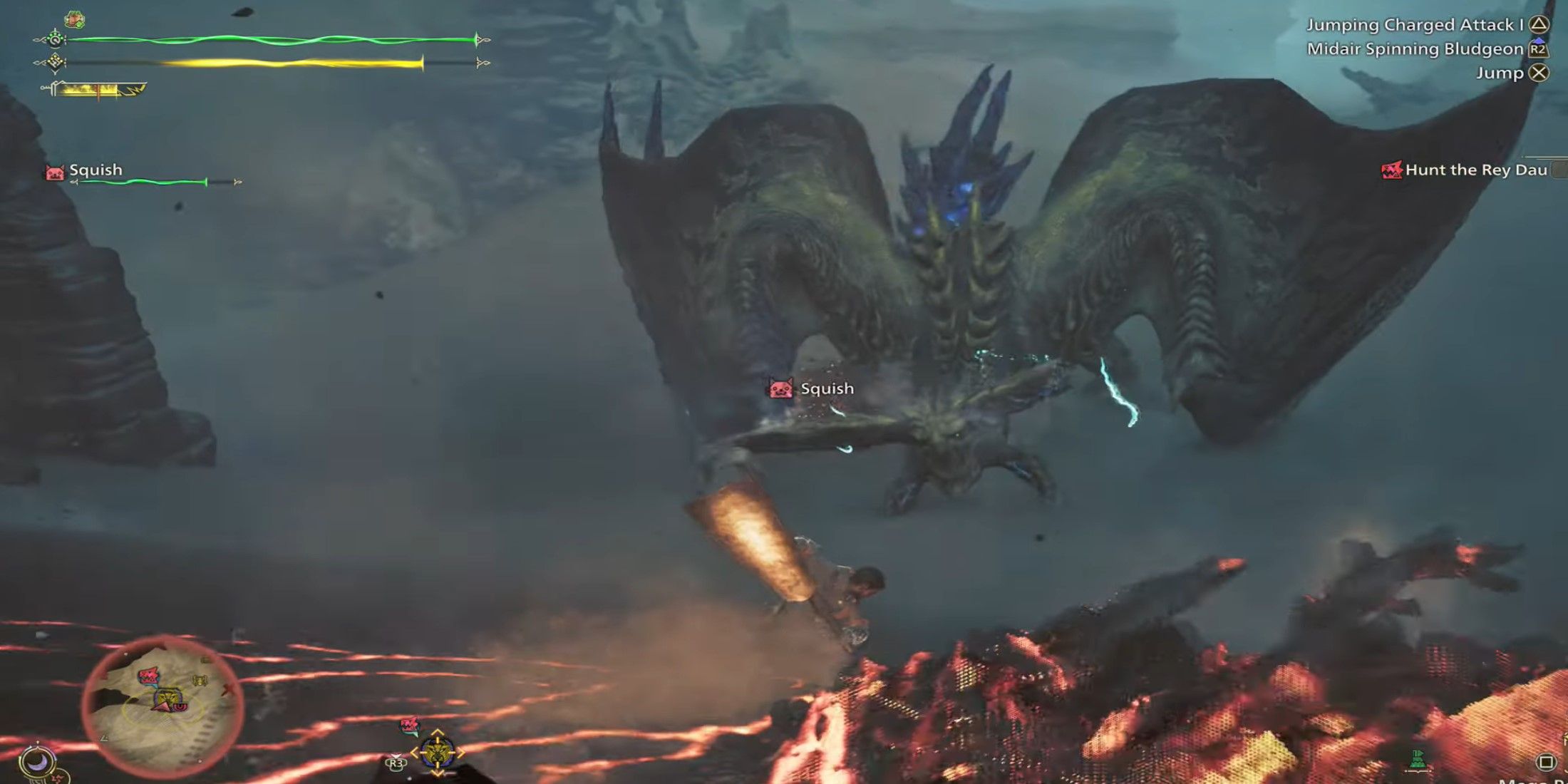1568x784 pixels.
Task: Click the Rey Dau emblem inside the lock-on reticle
Action: click(437, 751)
